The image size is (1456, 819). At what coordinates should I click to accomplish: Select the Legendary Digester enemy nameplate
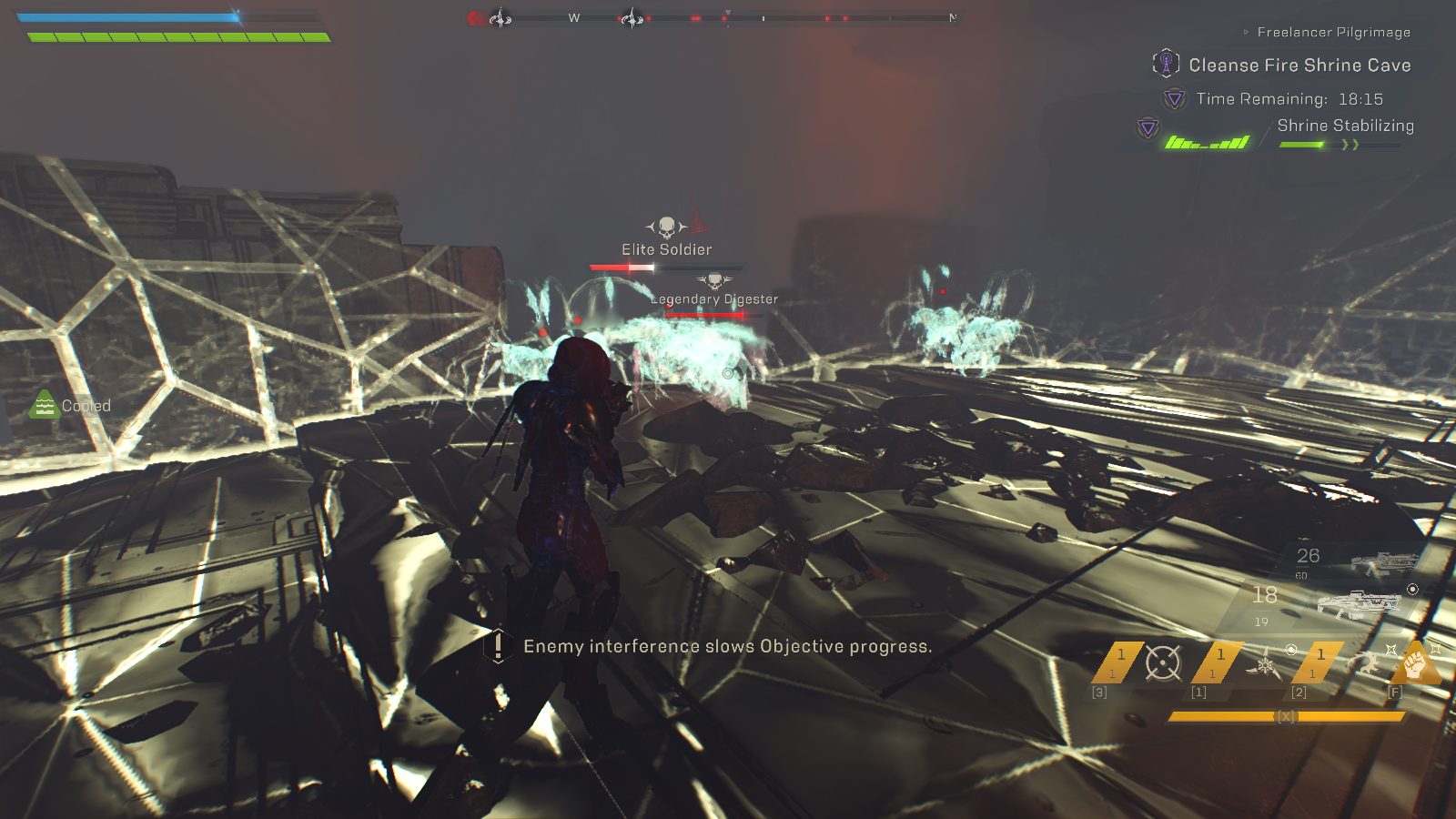click(714, 298)
